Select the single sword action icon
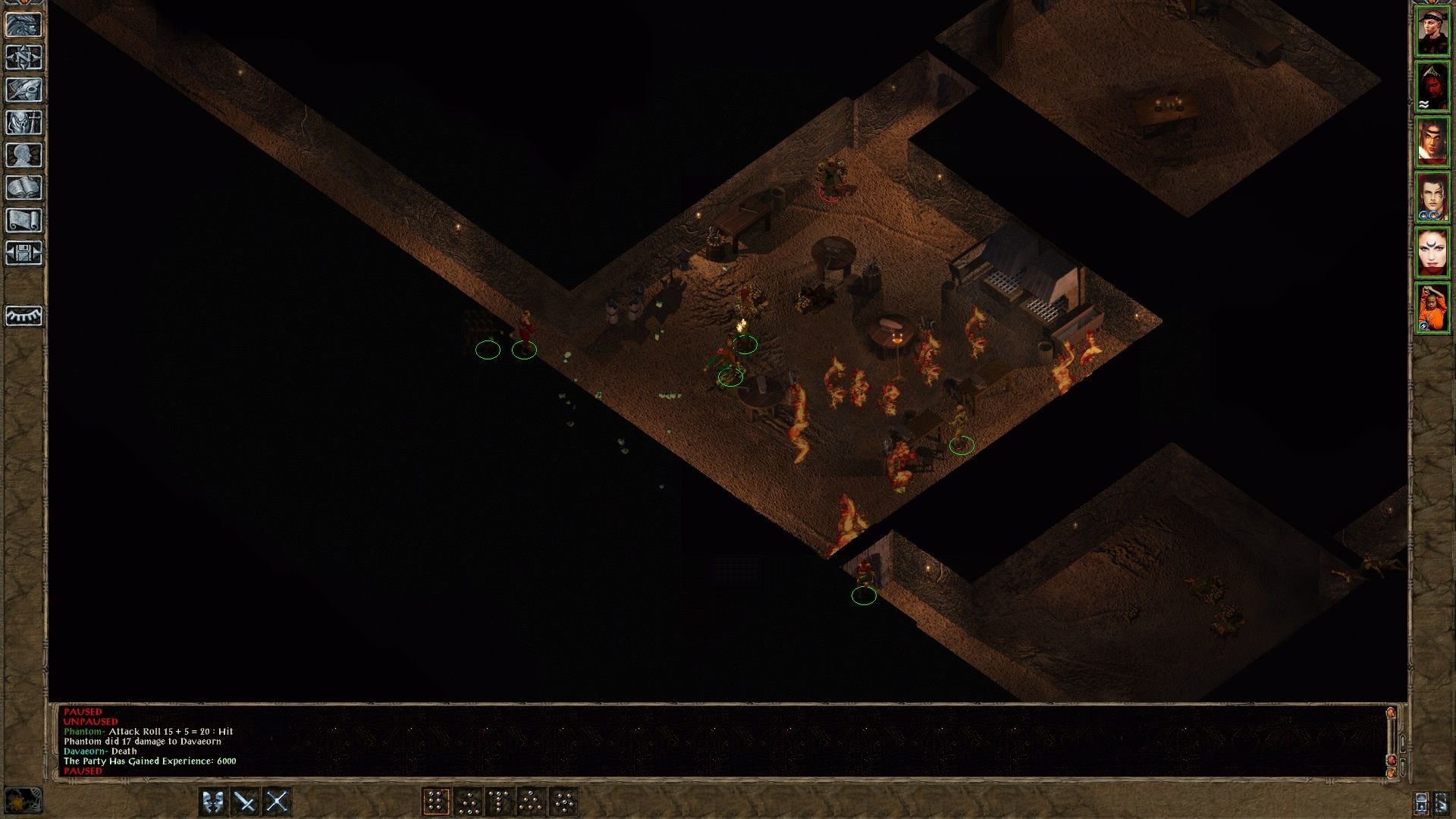The height and width of the screenshot is (819, 1456). 243,801
